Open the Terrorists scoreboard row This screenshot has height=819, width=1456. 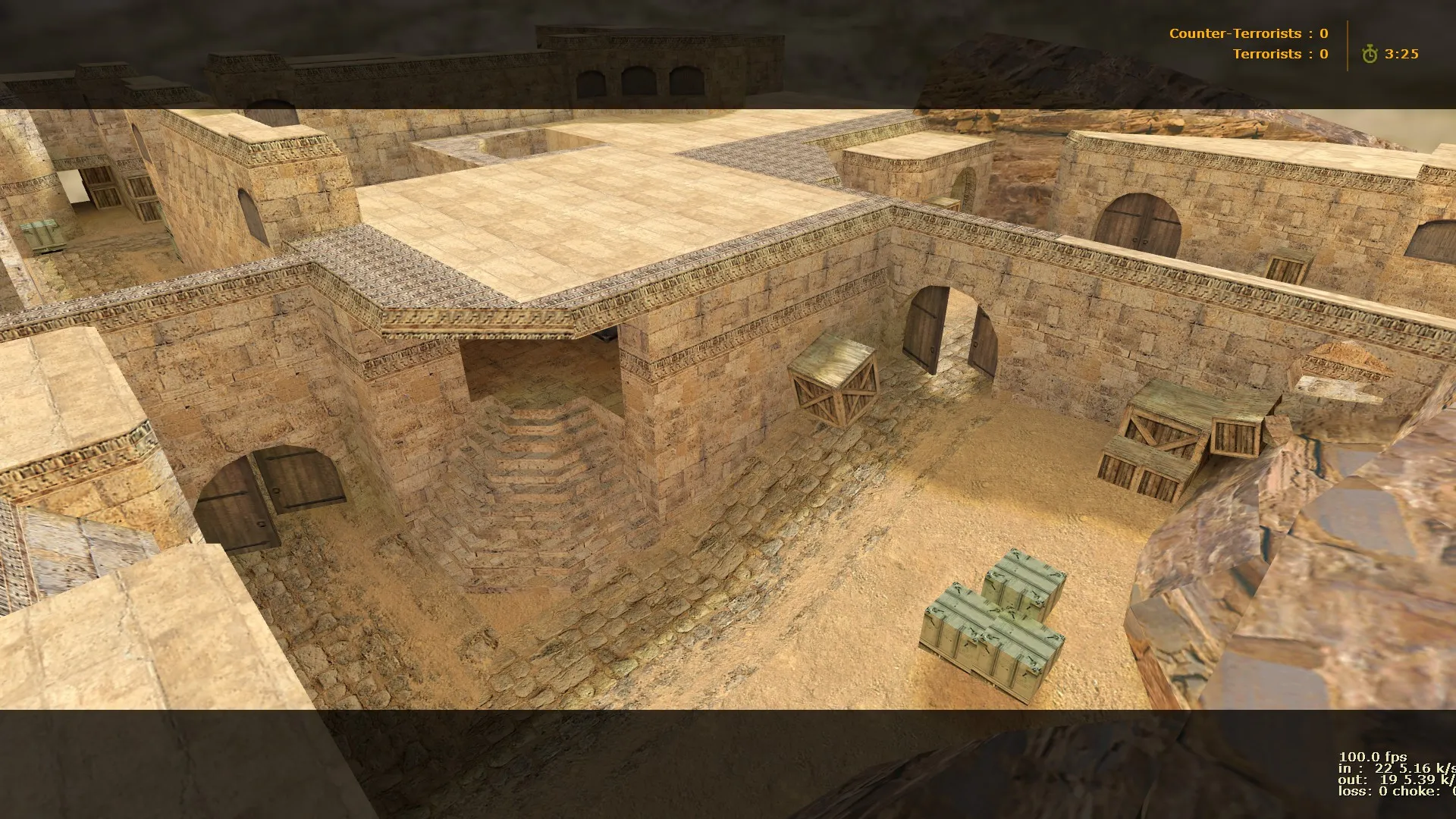tap(1282, 54)
